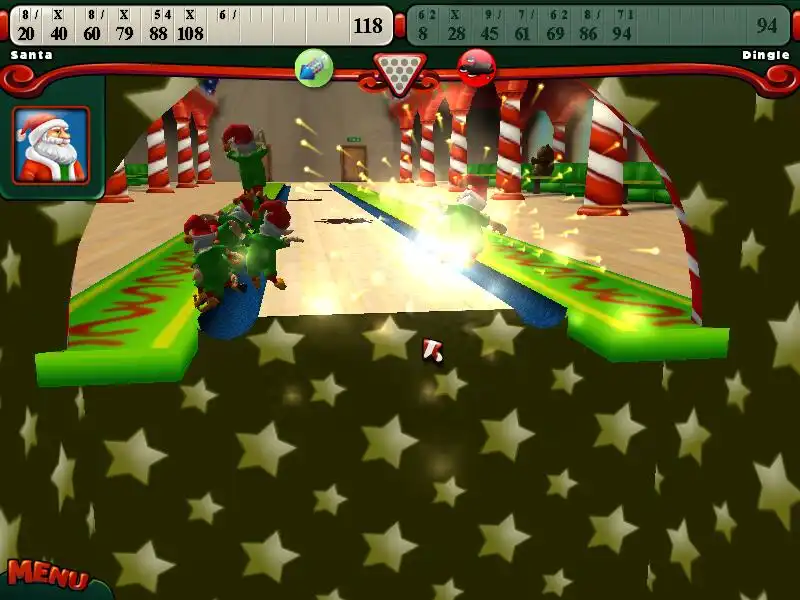Select Santa's player portrait

coord(51,146)
